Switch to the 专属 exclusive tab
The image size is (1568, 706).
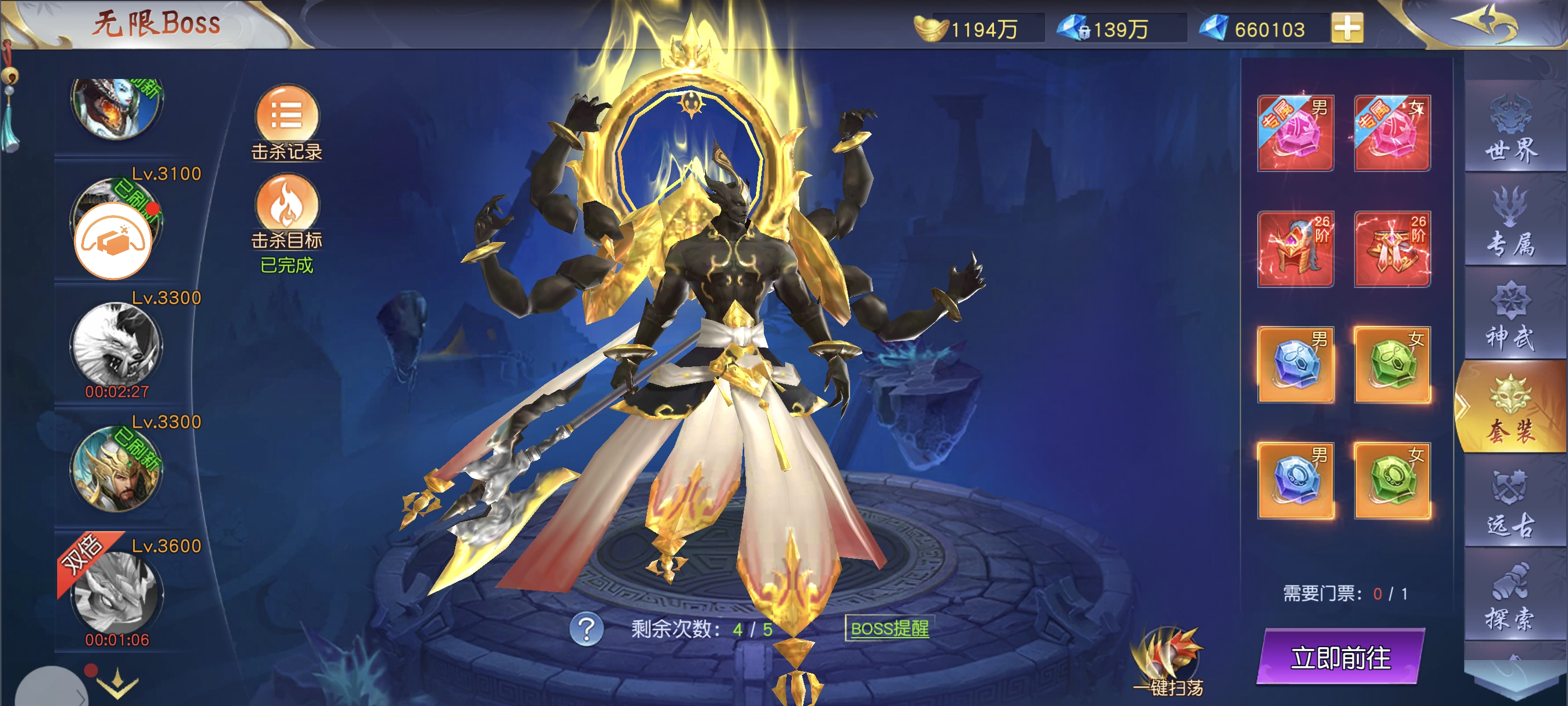(x=1511, y=223)
